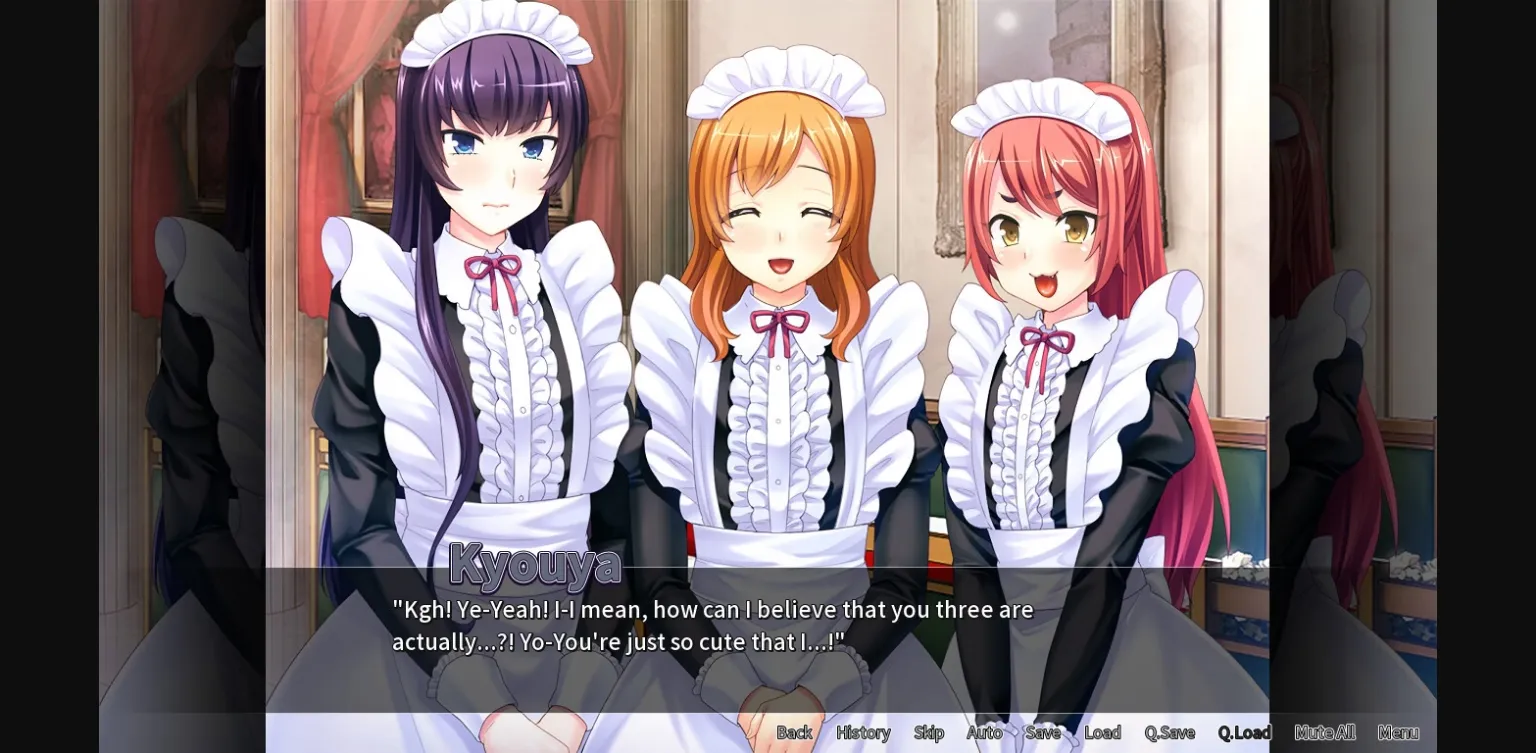Screen dimensions: 1536x753
Task: Enable Skip mode to fast-forward dialogue
Action: pos(928,732)
